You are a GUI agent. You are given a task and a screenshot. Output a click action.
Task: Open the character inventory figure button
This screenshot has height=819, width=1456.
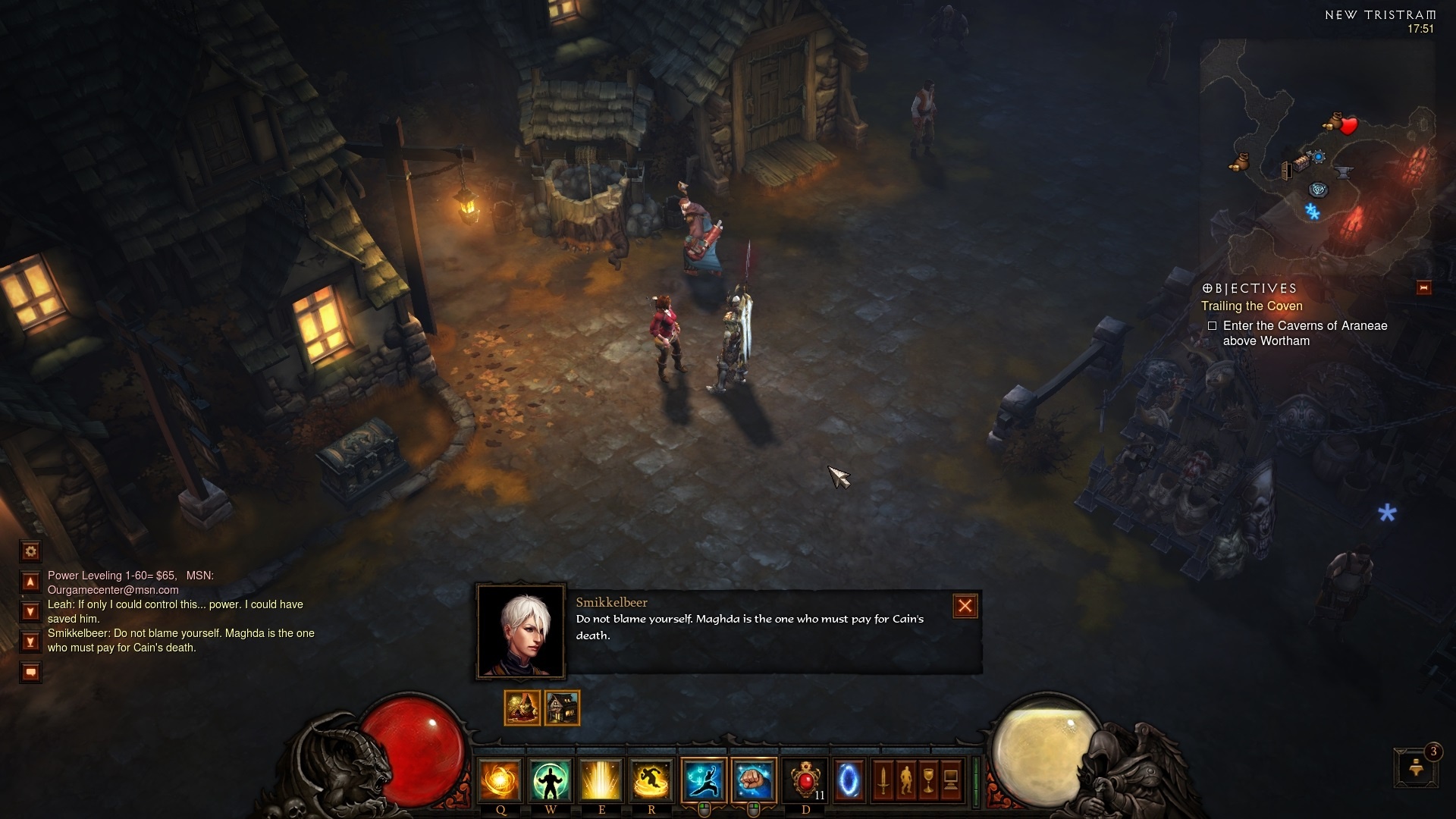(905, 780)
